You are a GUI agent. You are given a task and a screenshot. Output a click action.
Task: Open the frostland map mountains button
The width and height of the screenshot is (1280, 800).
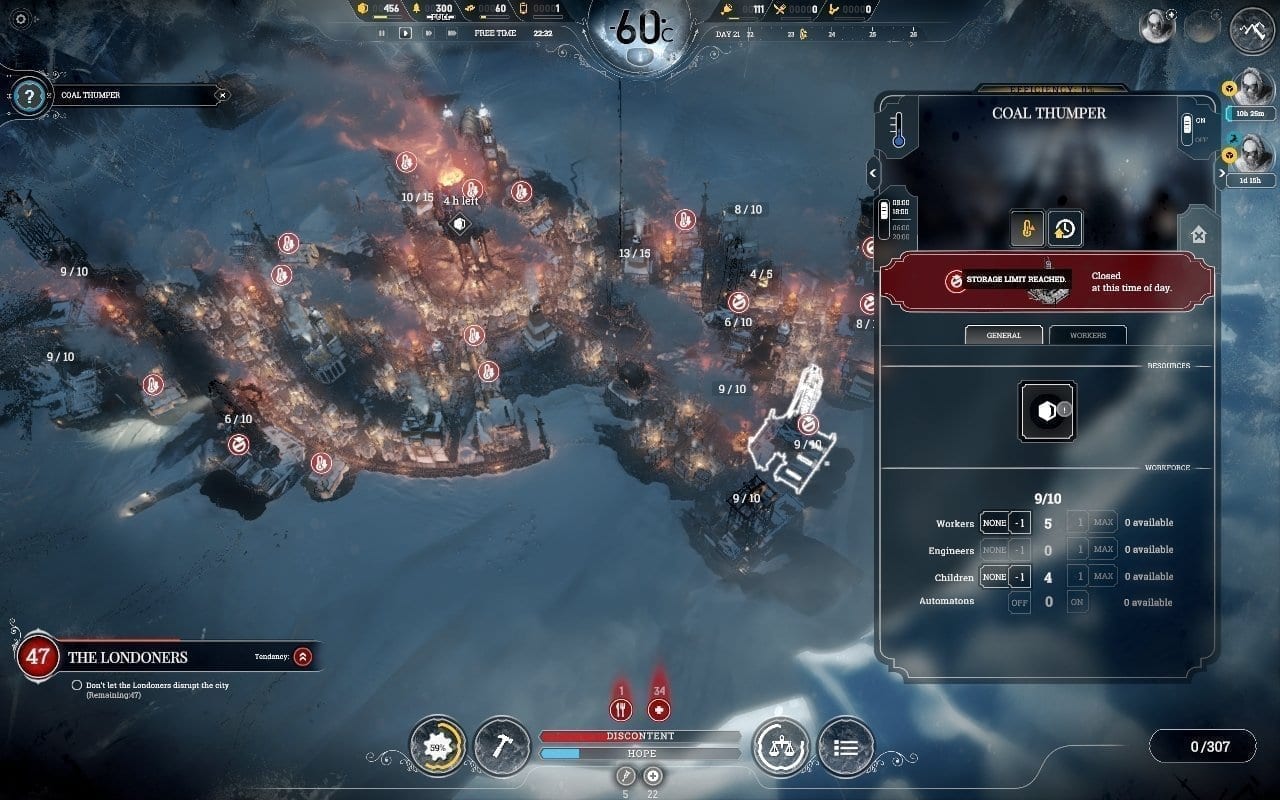point(1252,31)
